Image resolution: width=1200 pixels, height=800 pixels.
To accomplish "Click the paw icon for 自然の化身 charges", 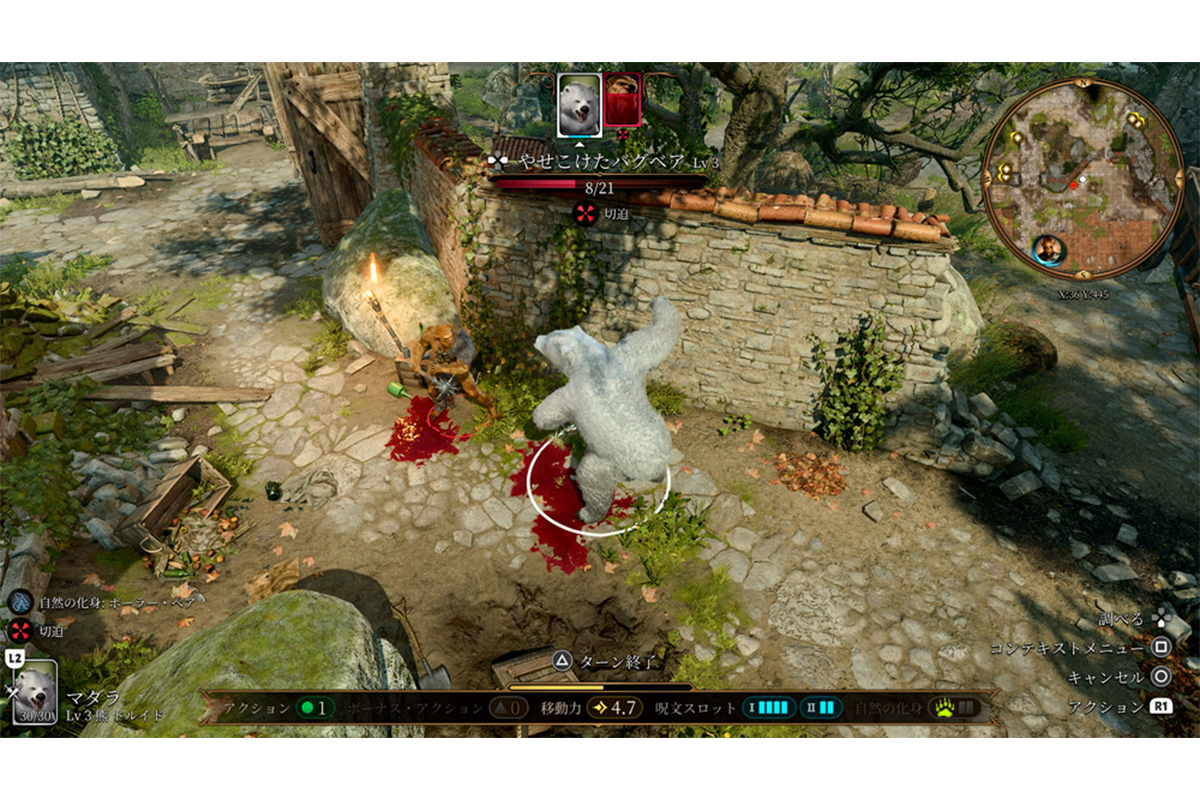I will tap(945, 708).
